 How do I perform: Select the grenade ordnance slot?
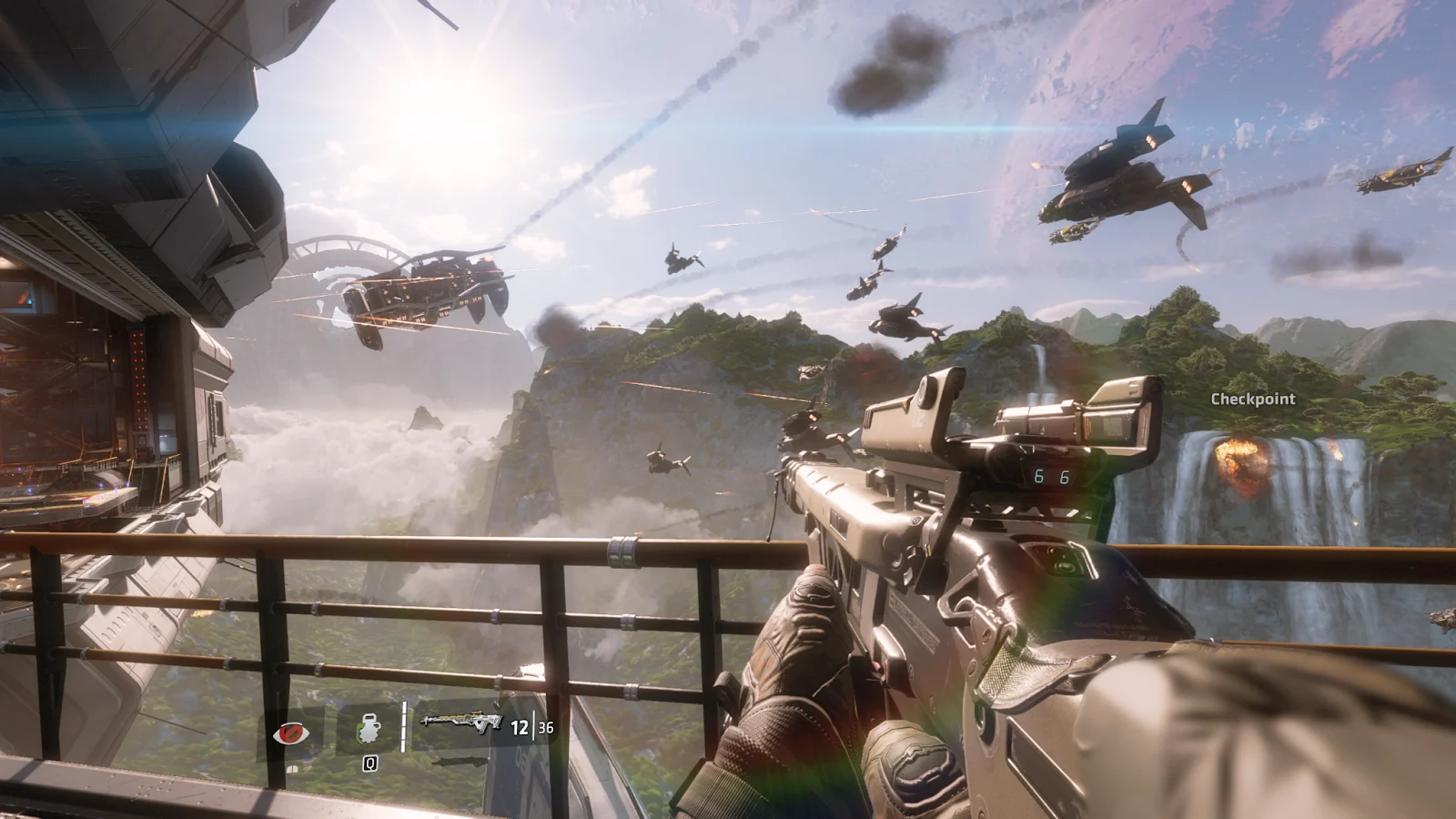point(369,730)
